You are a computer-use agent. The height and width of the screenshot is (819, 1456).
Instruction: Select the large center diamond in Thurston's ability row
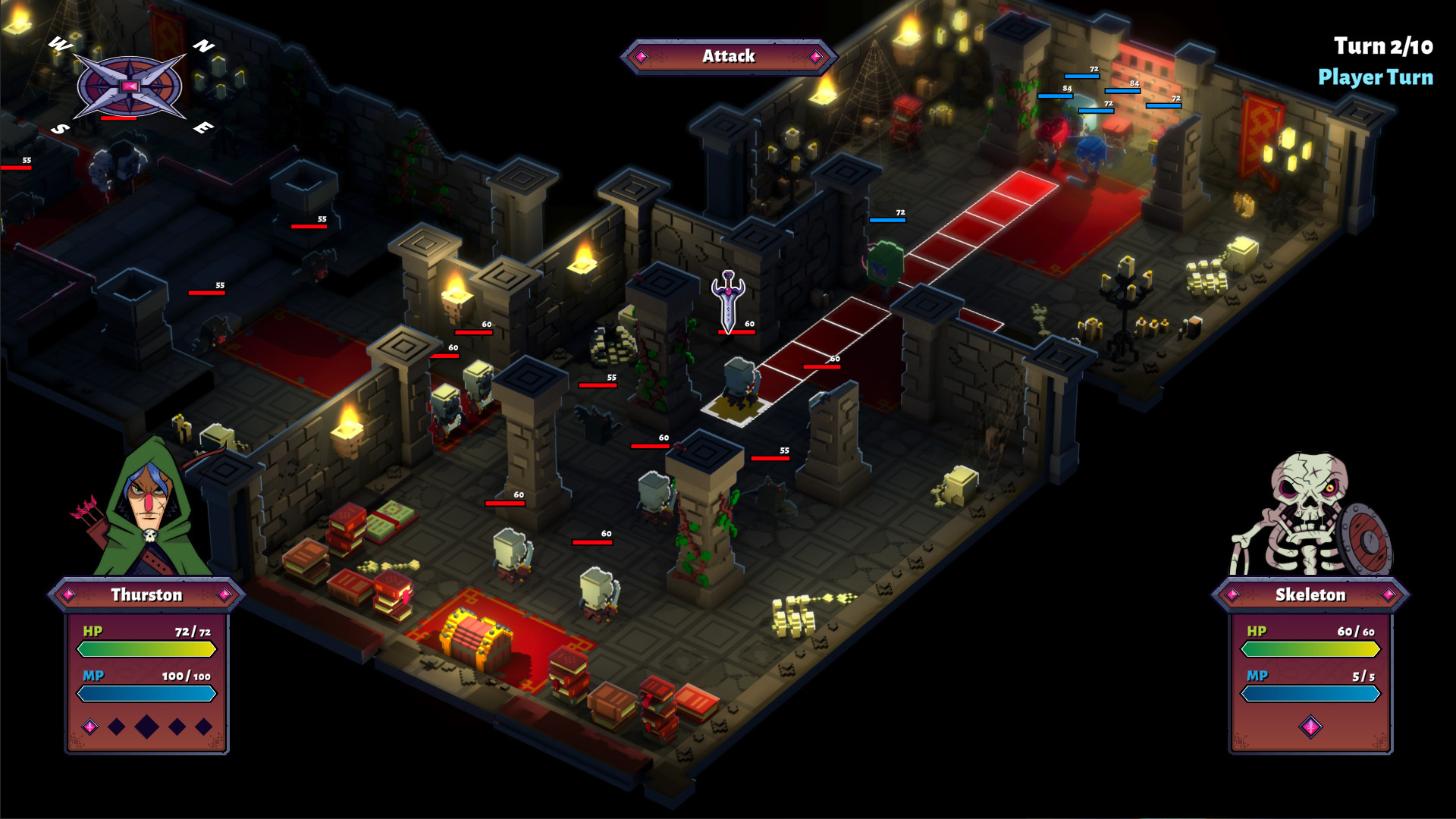pos(146,726)
